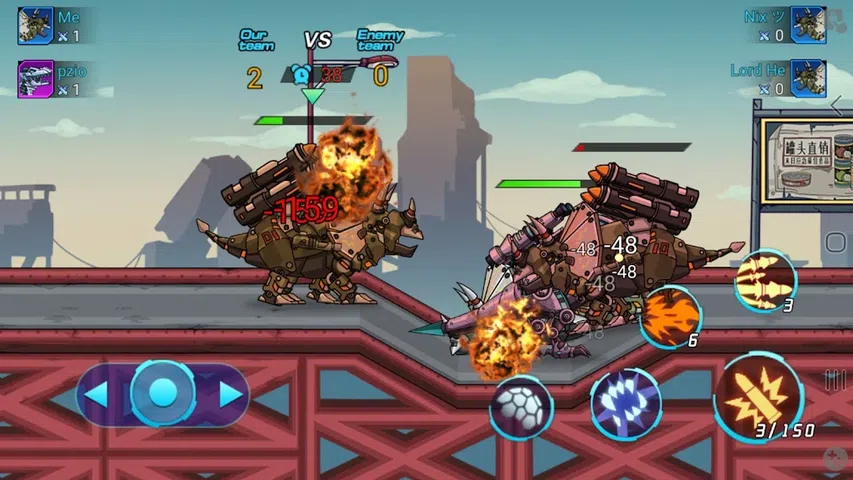Select teammate pzio's purple portrait
The height and width of the screenshot is (480, 853).
(35, 79)
